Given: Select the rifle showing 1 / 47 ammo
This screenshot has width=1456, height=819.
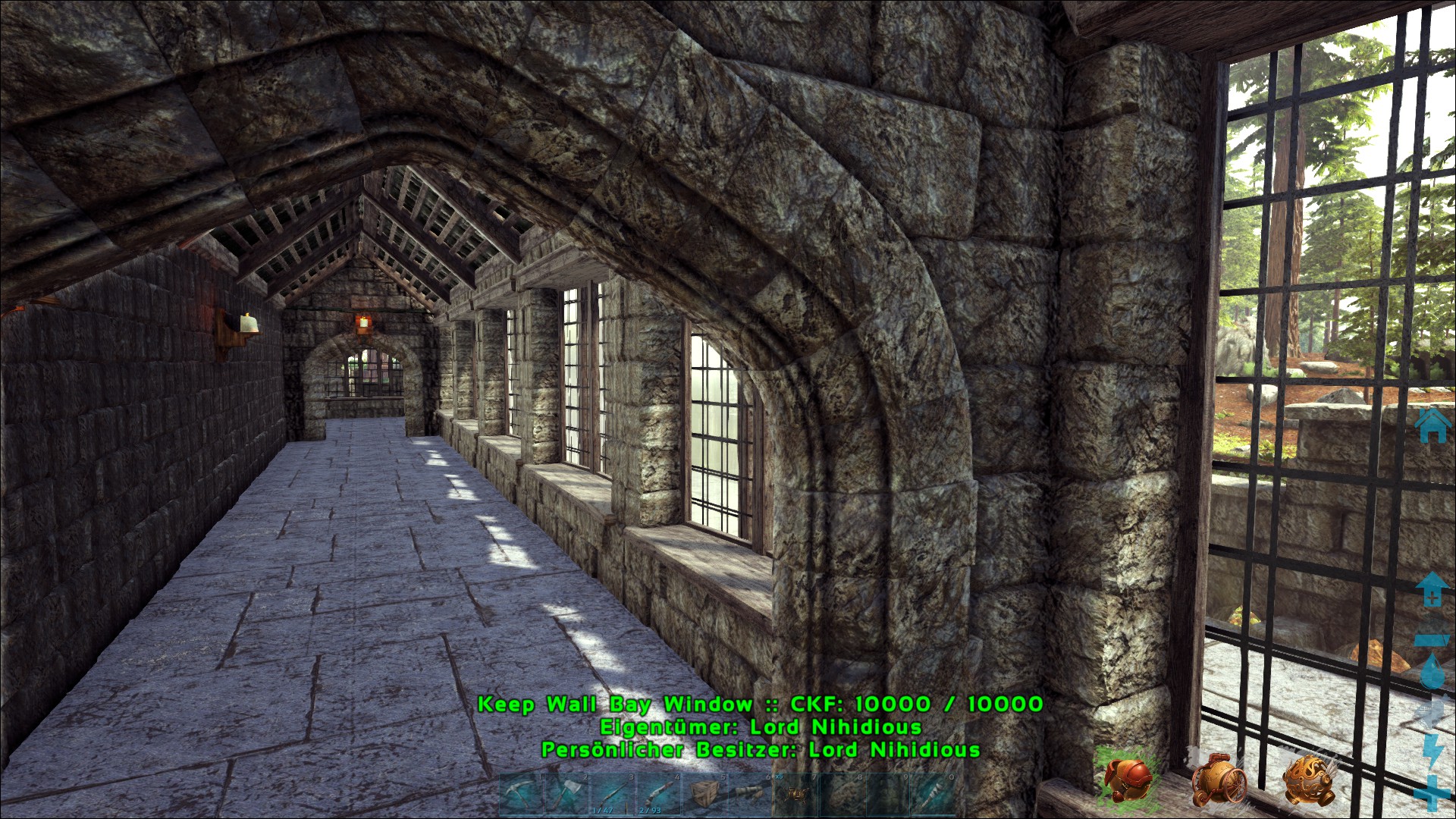Looking at the screenshot, I should (x=613, y=795).
